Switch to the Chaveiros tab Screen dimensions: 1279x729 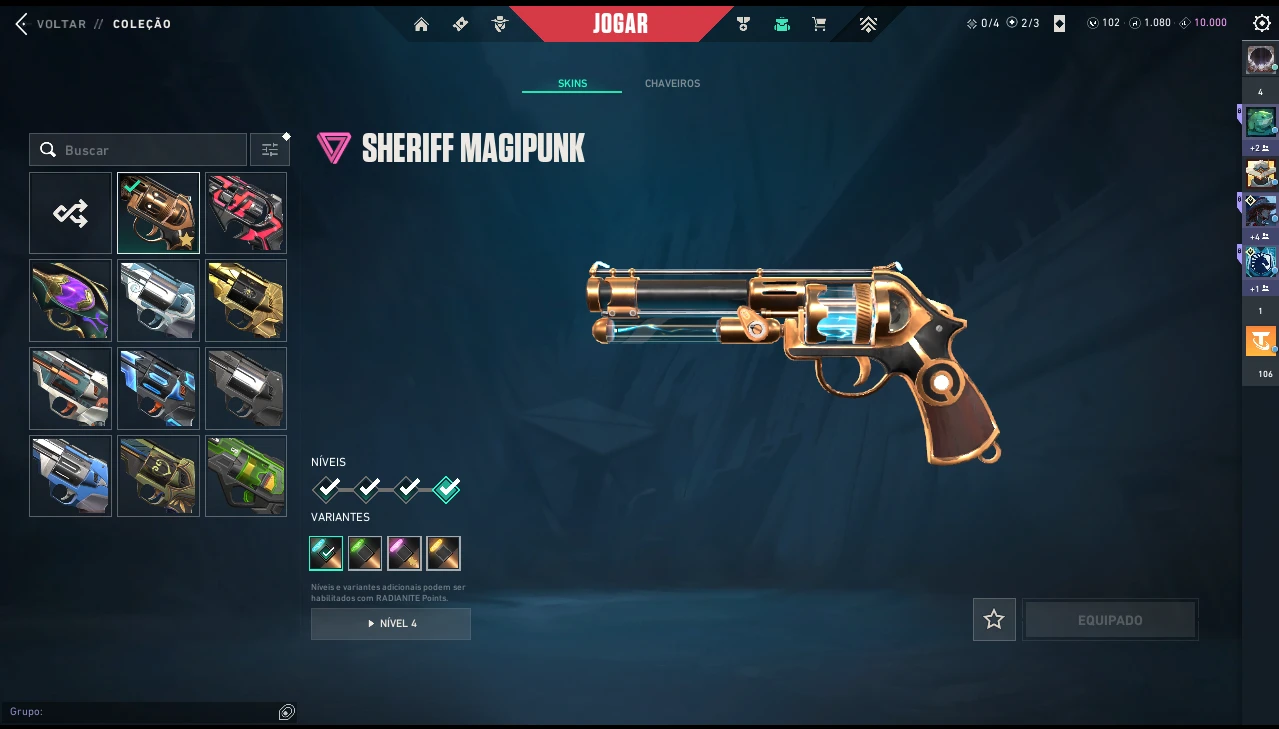click(672, 84)
